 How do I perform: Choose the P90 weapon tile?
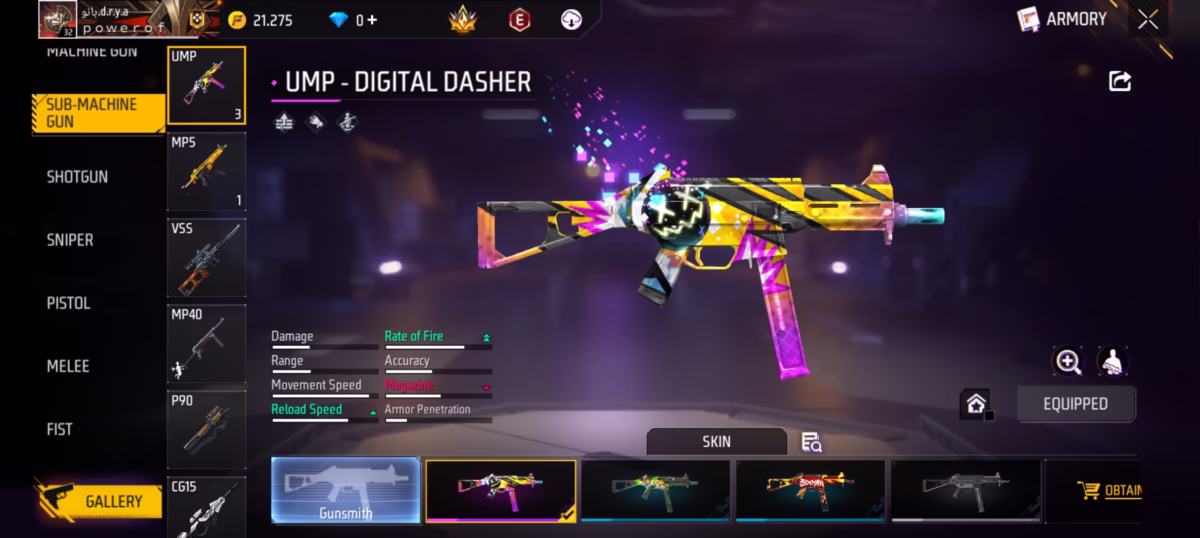(206, 430)
